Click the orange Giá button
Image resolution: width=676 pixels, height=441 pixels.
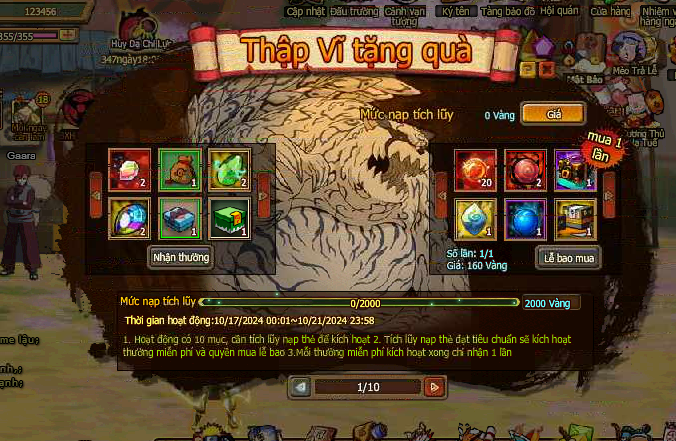point(553,114)
